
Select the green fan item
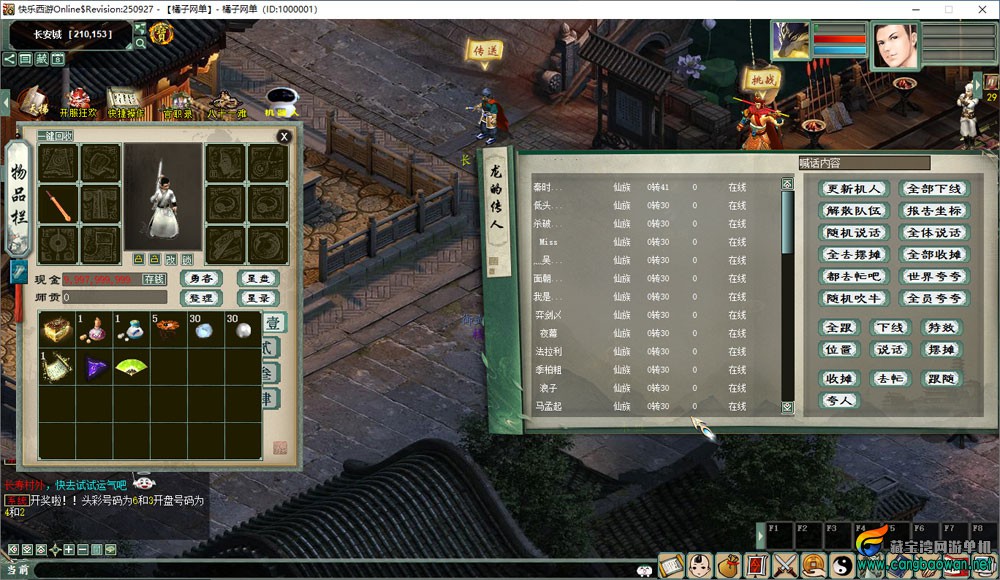point(129,367)
